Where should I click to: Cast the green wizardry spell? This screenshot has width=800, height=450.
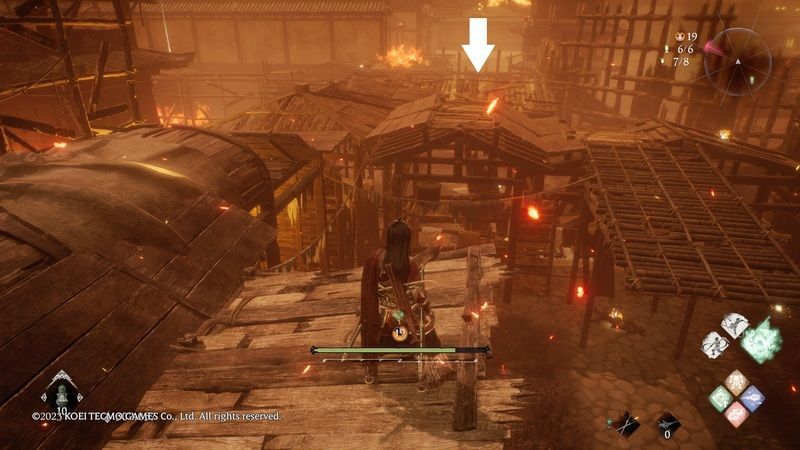pos(721,398)
